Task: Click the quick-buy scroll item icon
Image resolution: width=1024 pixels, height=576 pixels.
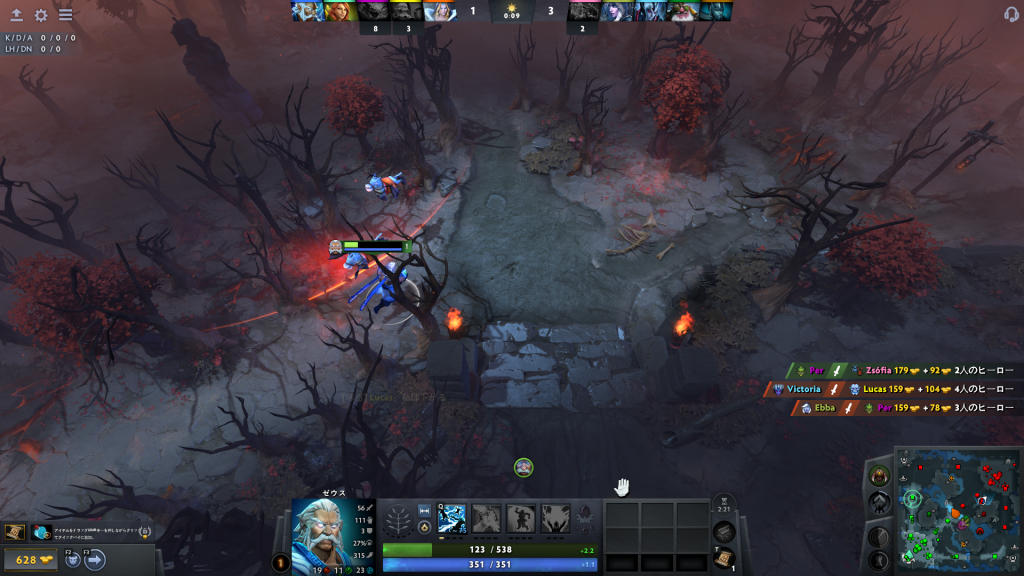Action: [15, 532]
